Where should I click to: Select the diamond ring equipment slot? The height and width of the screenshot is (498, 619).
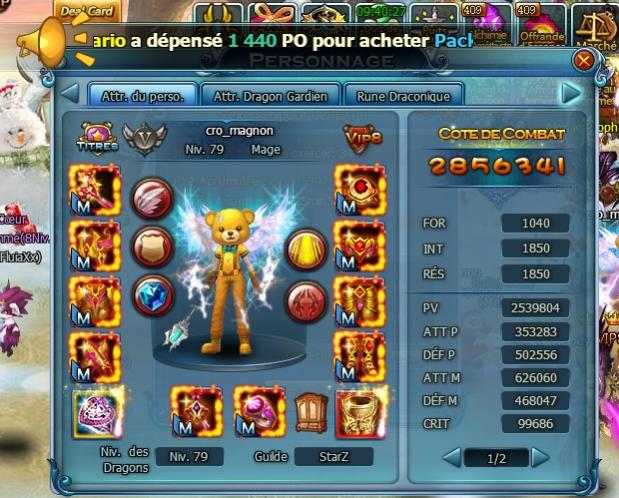coord(93,413)
